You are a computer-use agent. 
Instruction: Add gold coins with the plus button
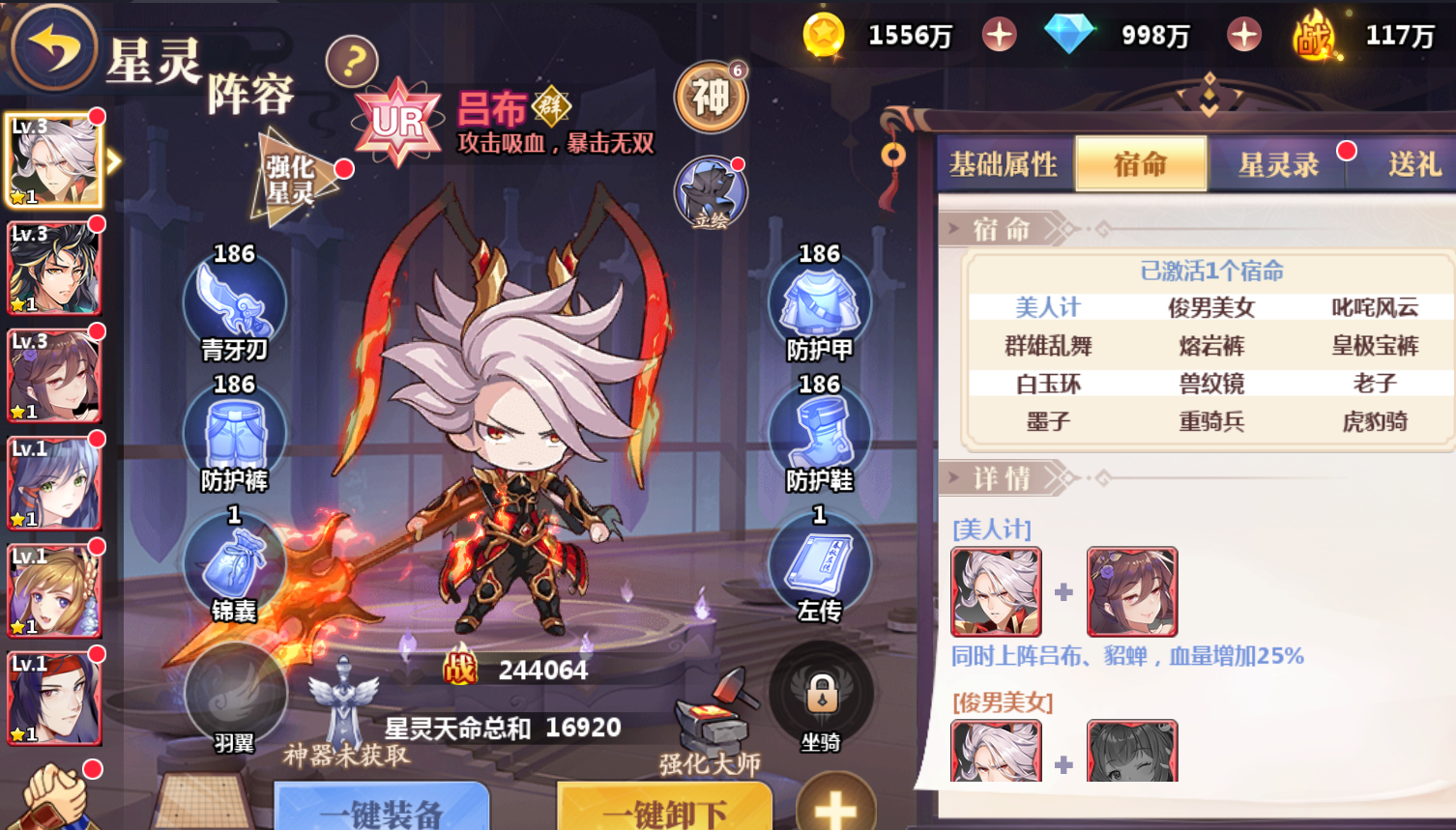999,36
